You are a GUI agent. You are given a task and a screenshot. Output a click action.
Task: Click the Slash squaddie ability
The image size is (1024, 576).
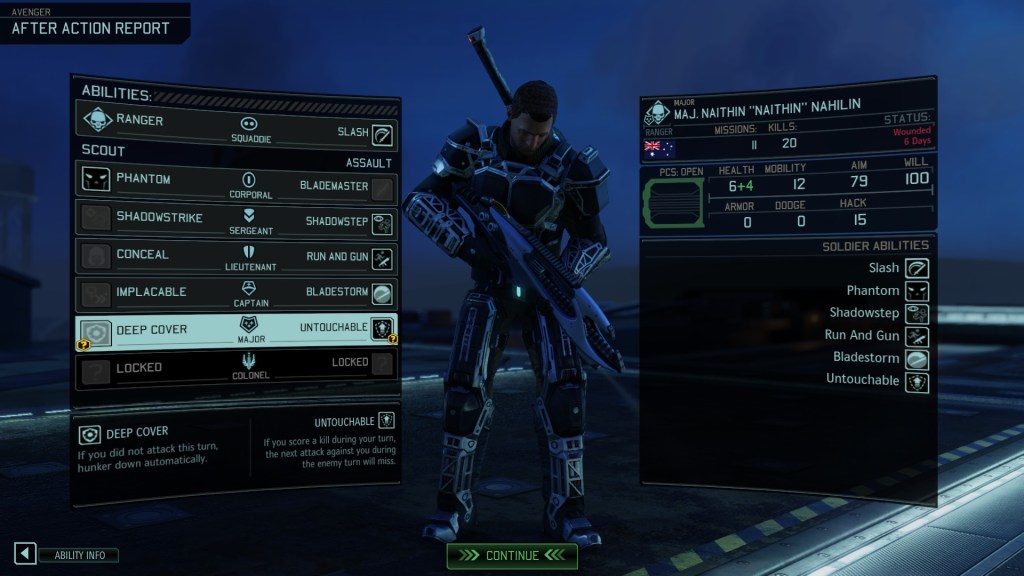[356, 132]
